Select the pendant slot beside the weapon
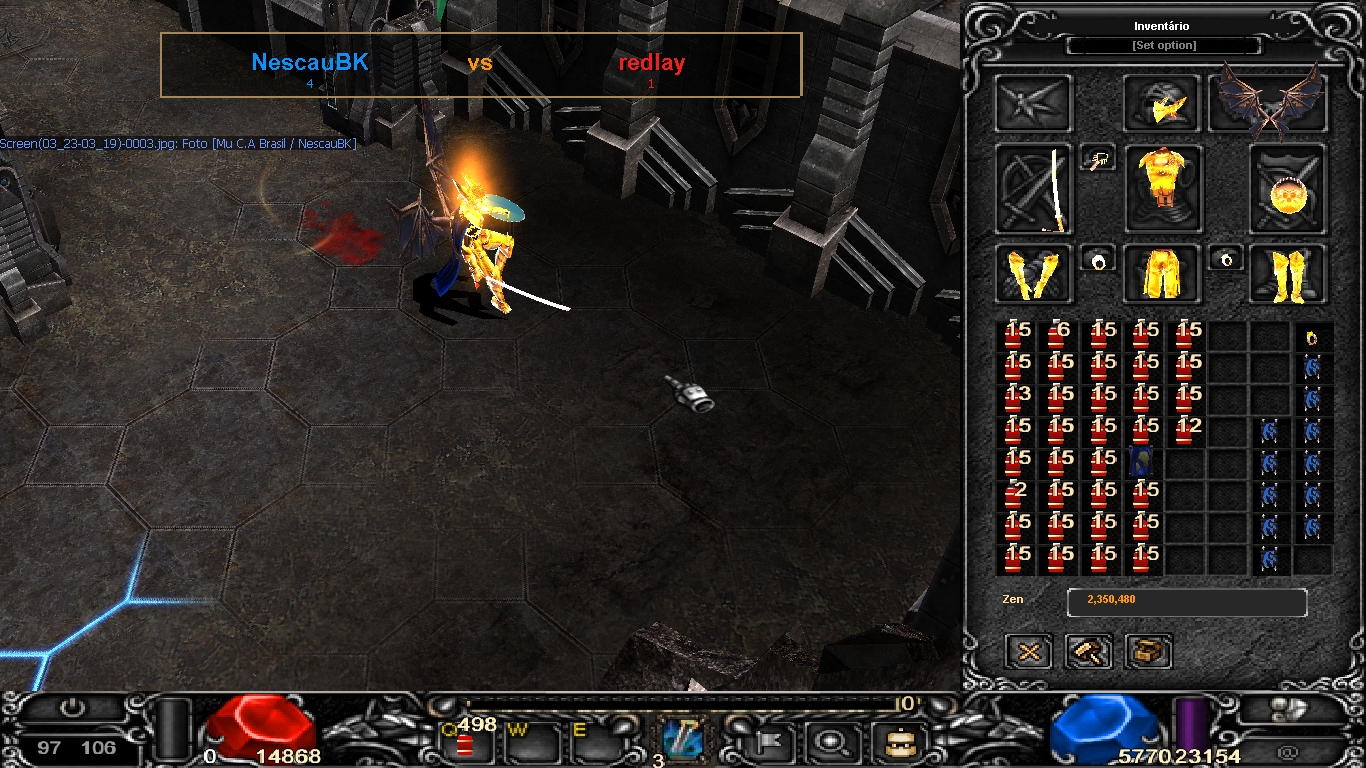 coord(1098,159)
